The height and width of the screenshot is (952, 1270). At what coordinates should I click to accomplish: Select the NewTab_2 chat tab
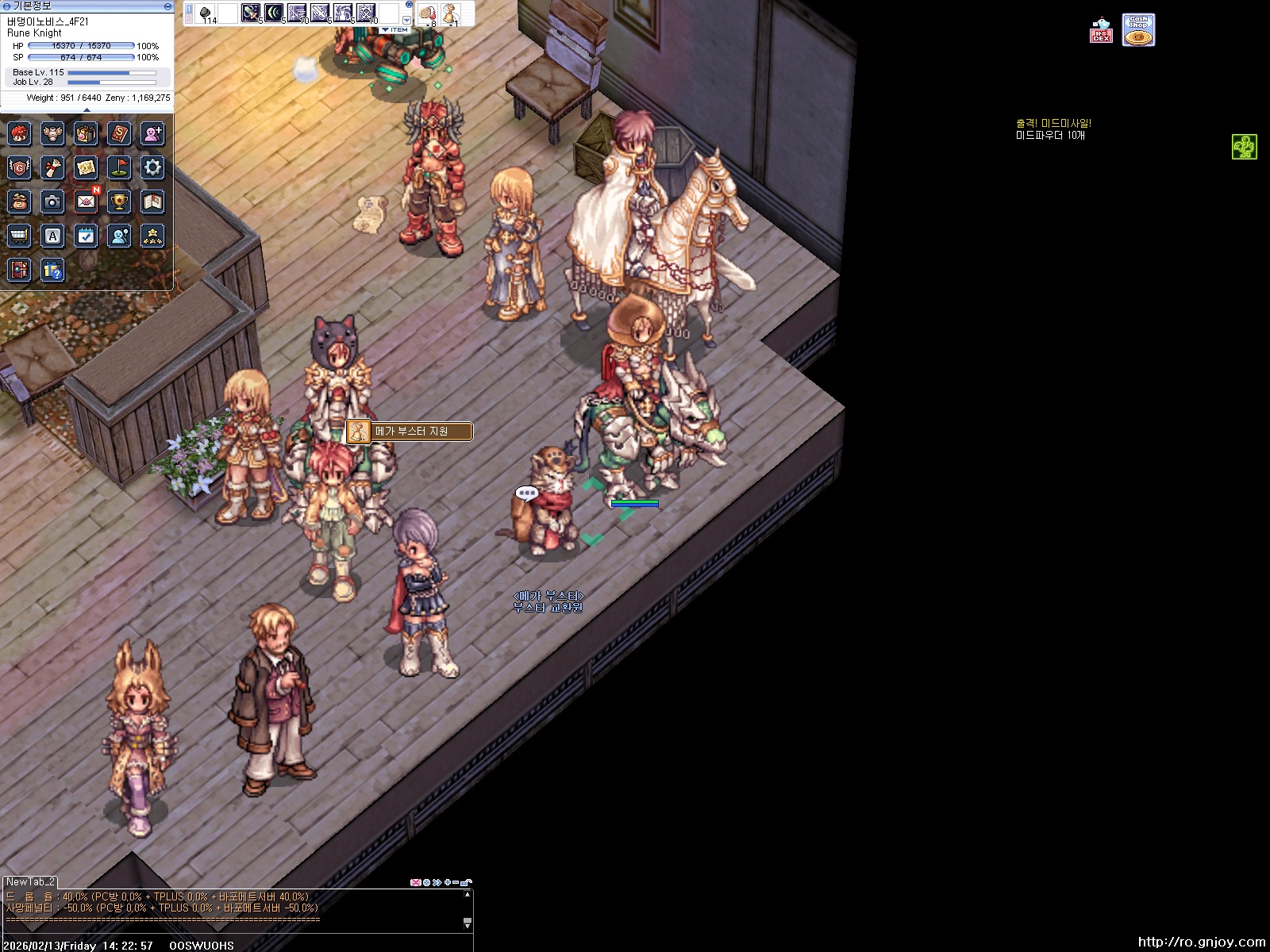(30, 881)
